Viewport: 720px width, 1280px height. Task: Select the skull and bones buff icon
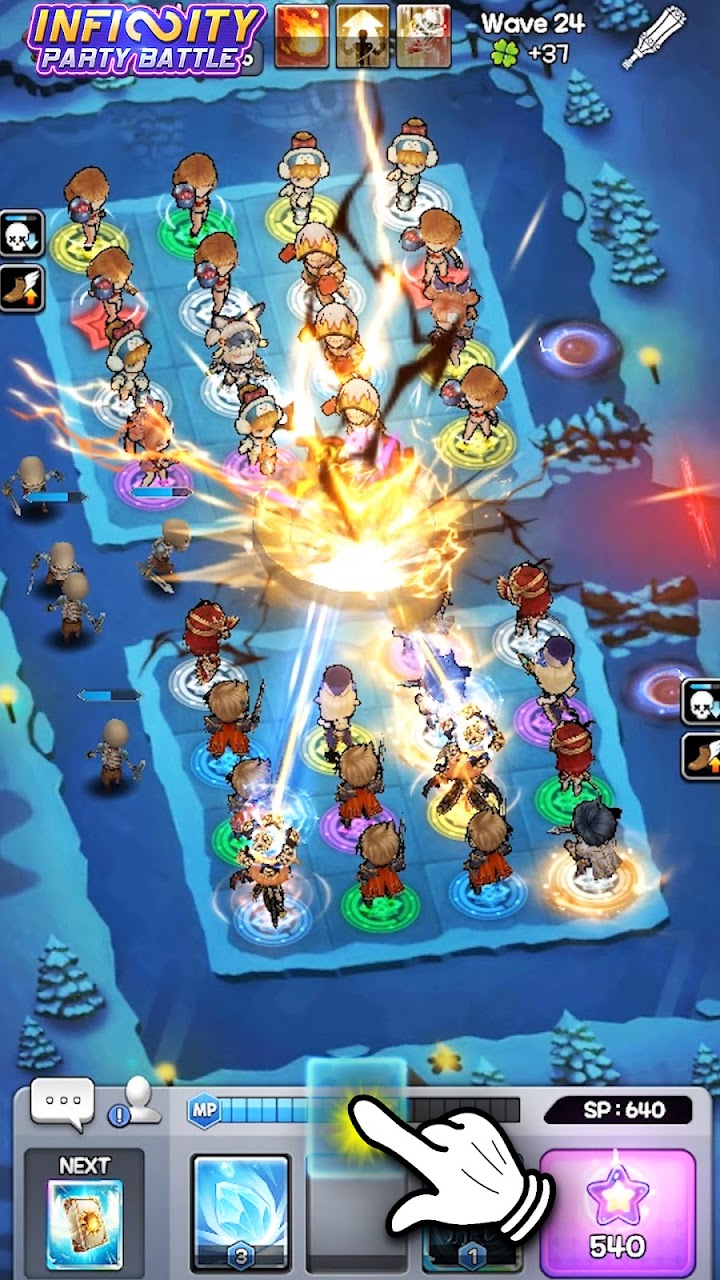click(x=423, y=36)
